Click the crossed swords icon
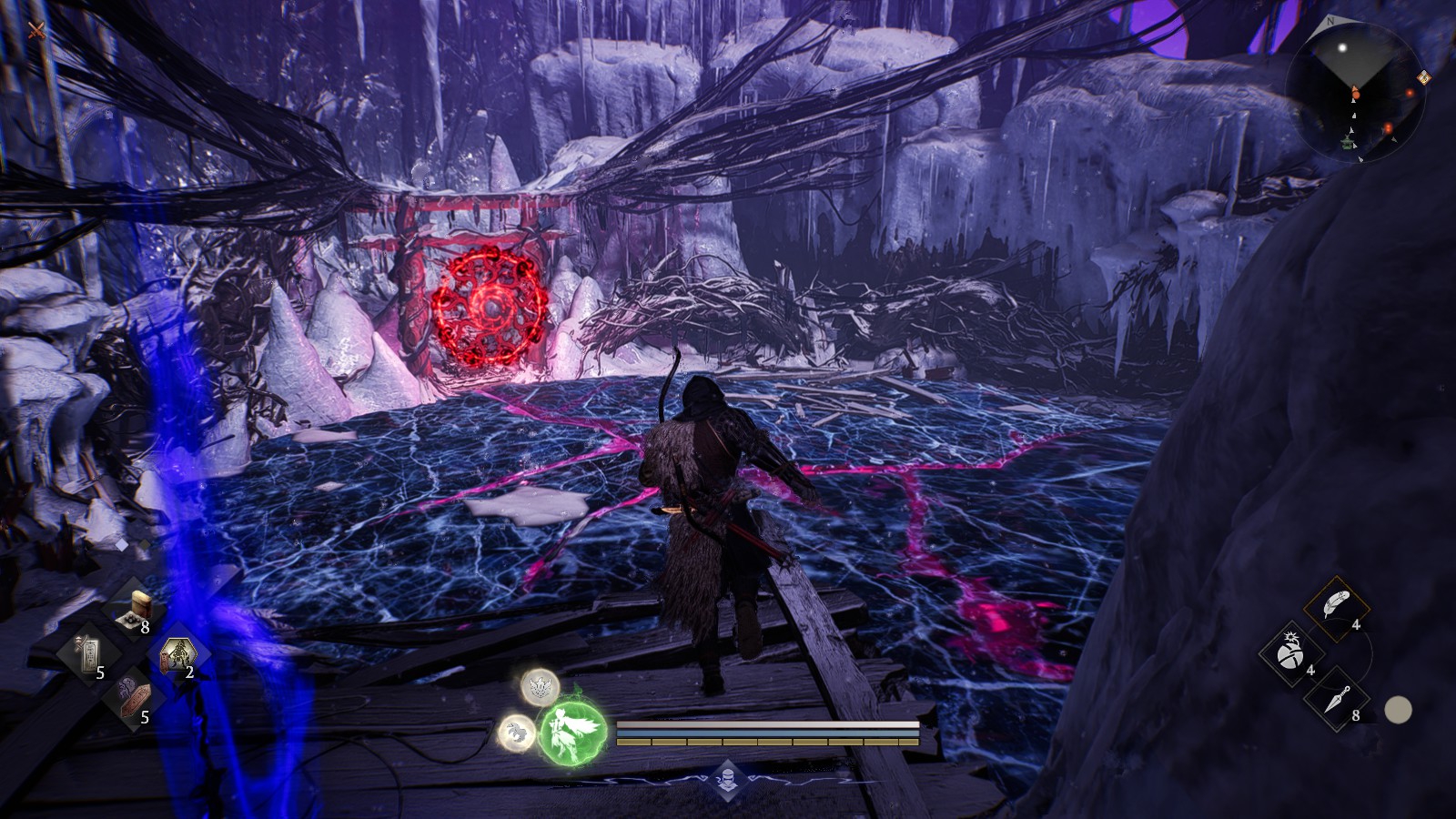1456x819 pixels. pos(36,31)
